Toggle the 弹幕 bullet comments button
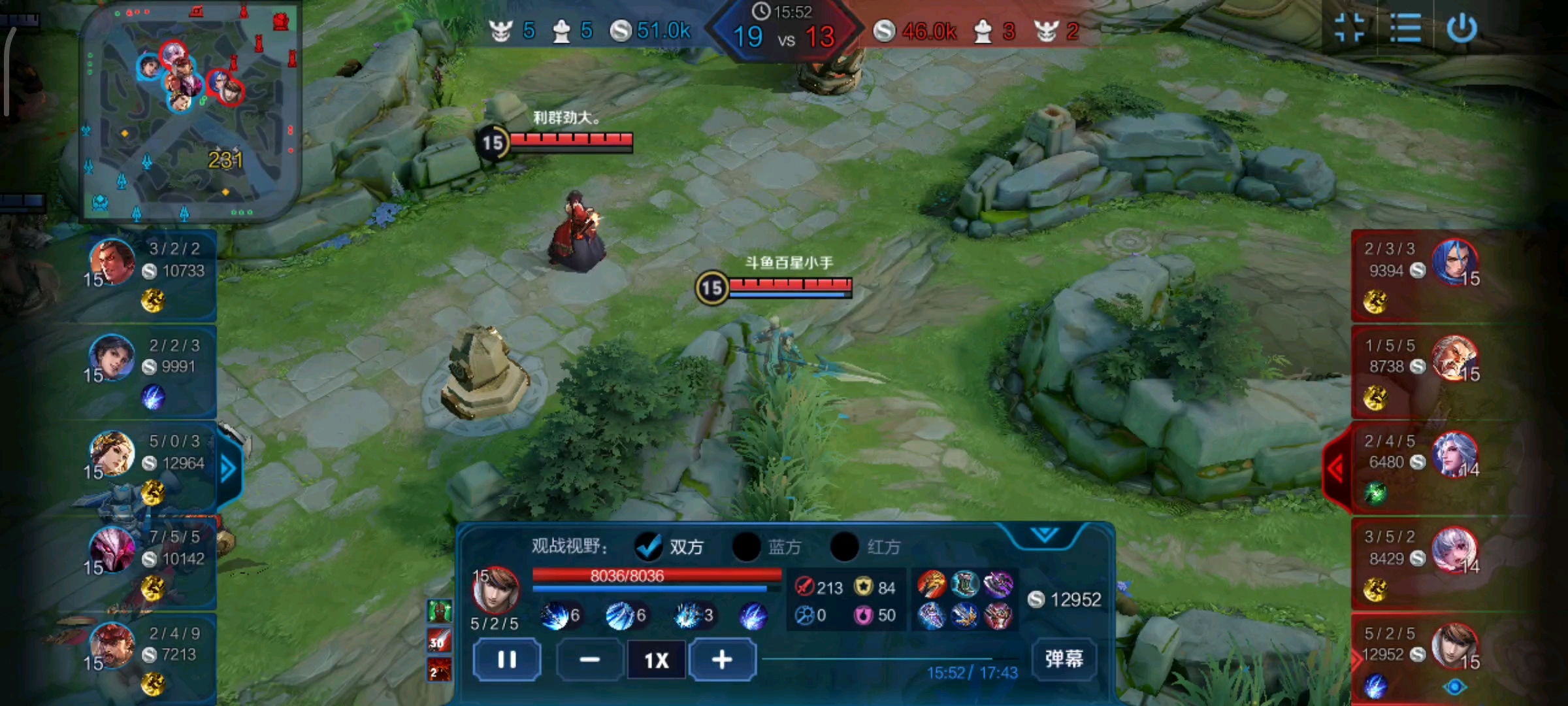This screenshot has height=706, width=1568. click(1064, 658)
